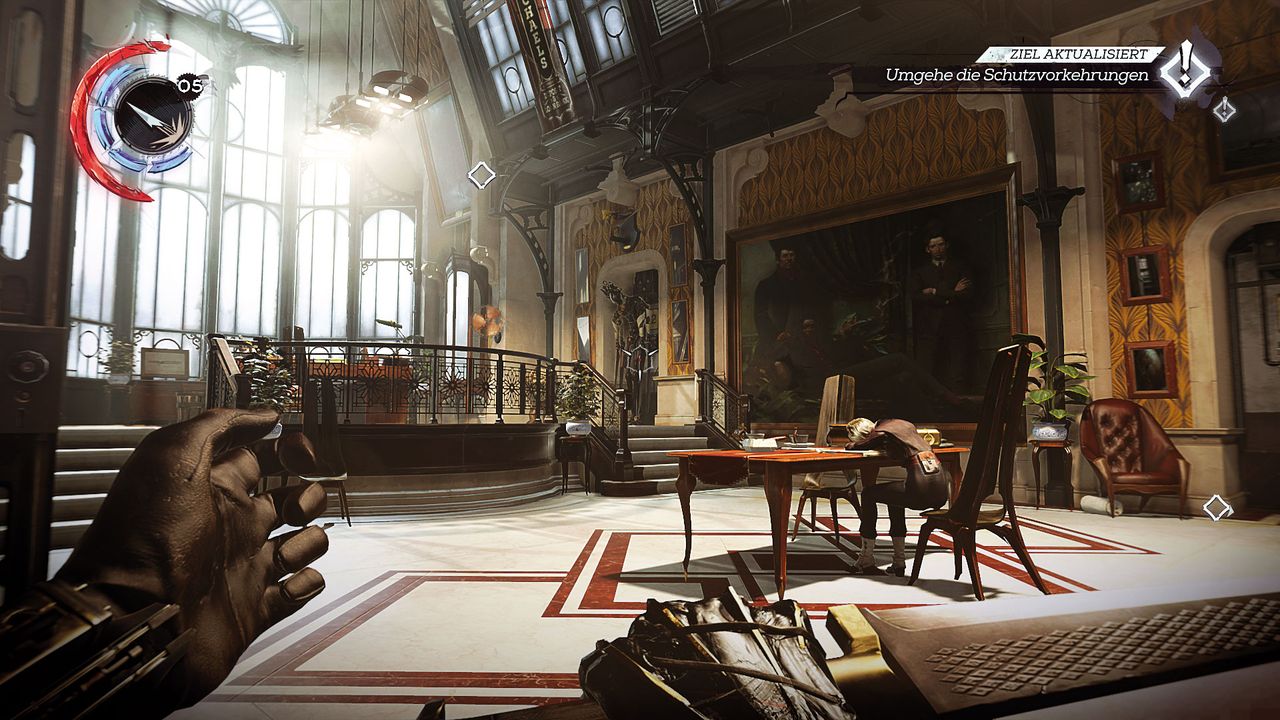
Task: Click the exclamation mark objective icon
Action: pyautogui.click(x=1187, y=67)
